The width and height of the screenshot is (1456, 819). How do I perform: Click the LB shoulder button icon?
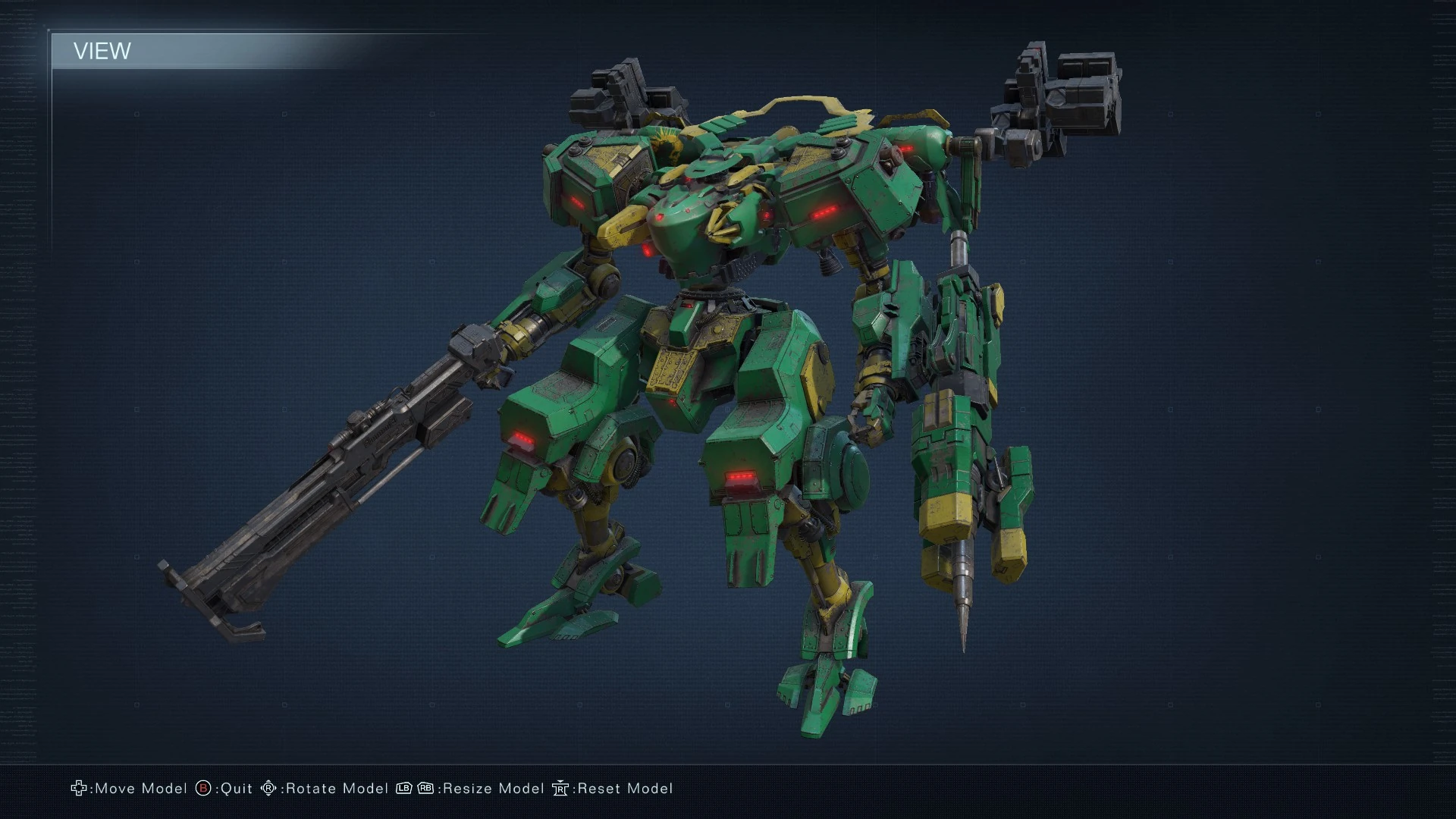point(404,789)
